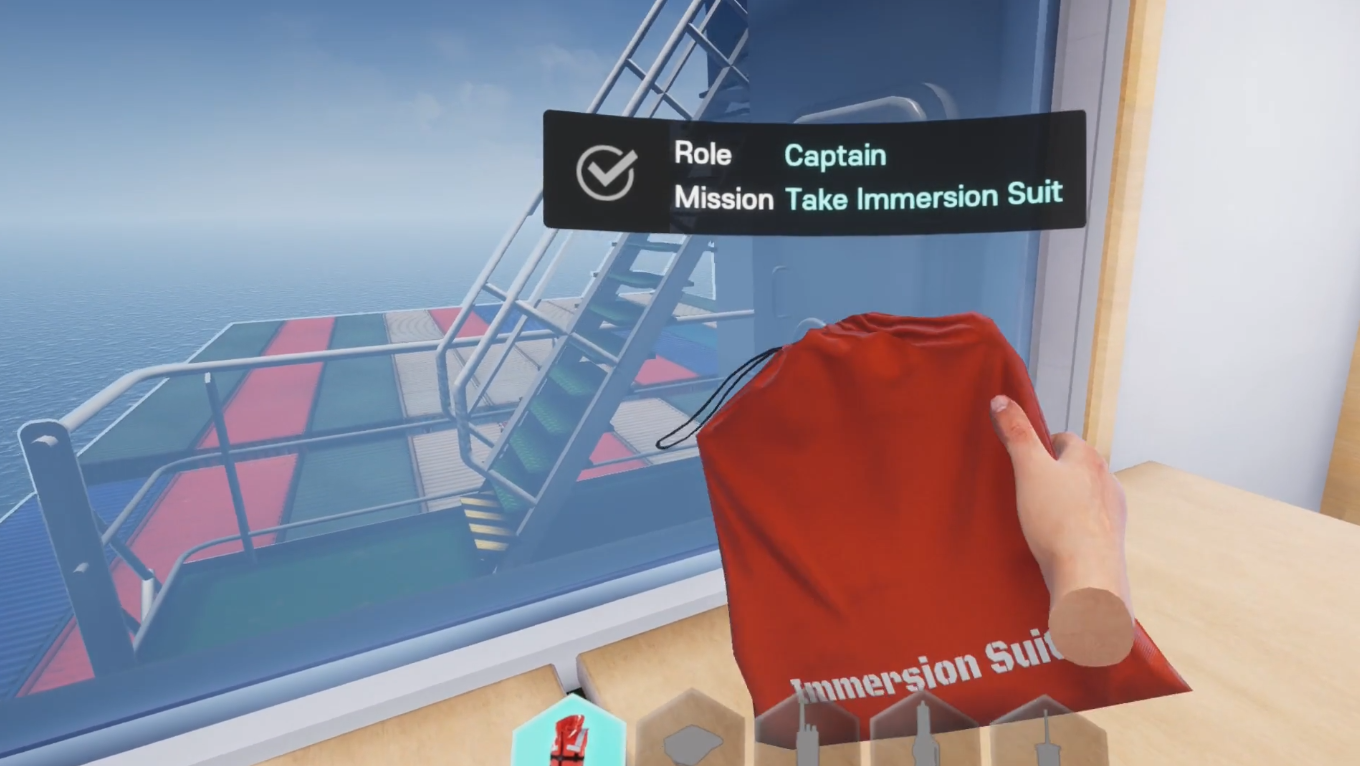Select the handheld radio hotbar slot
1360x766 pixels.
(x=806, y=735)
